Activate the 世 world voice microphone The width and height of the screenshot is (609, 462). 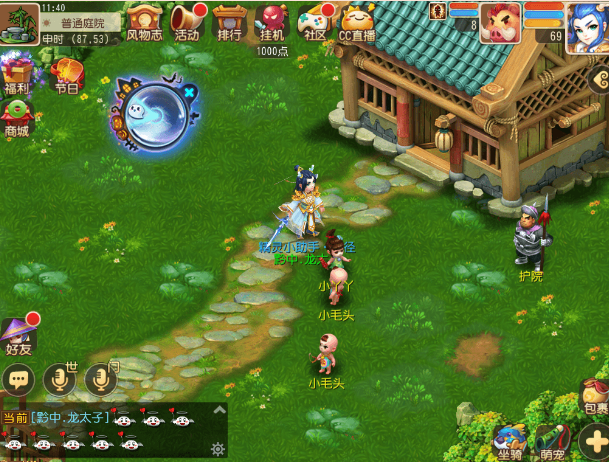61,379
